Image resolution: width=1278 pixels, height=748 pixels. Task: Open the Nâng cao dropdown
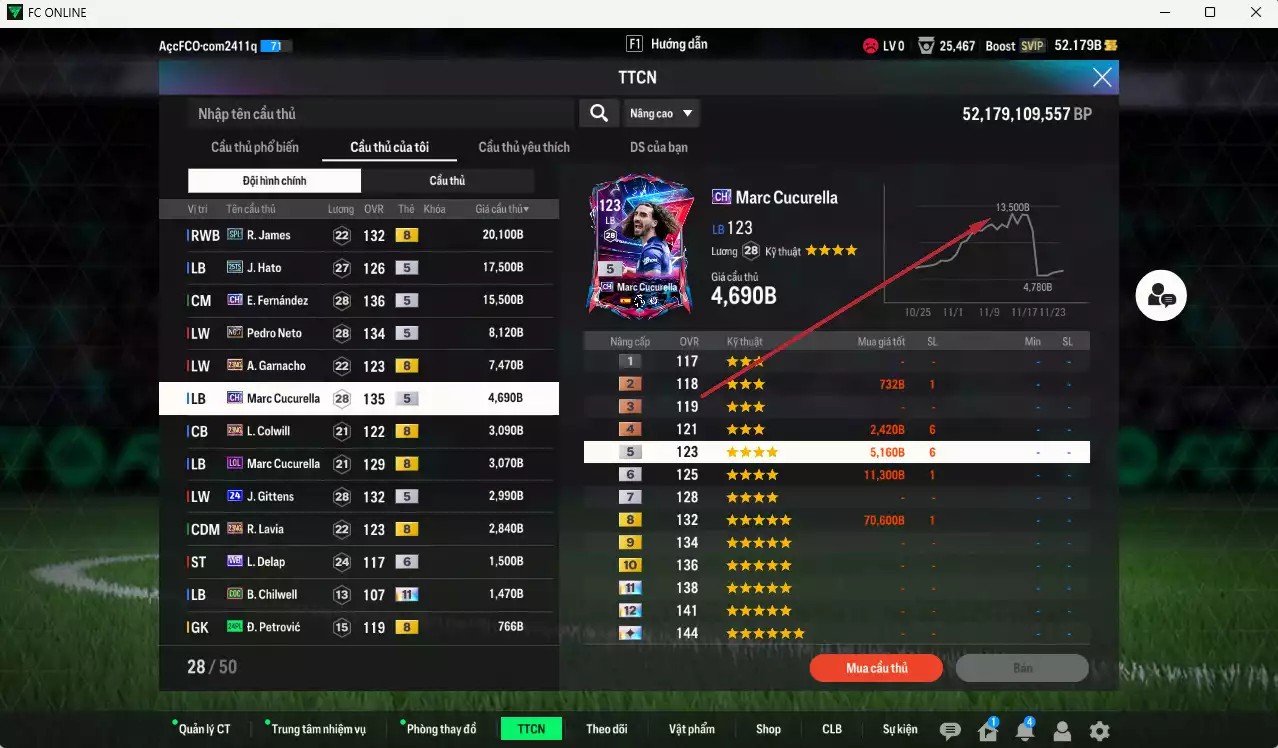pyautogui.click(x=661, y=114)
